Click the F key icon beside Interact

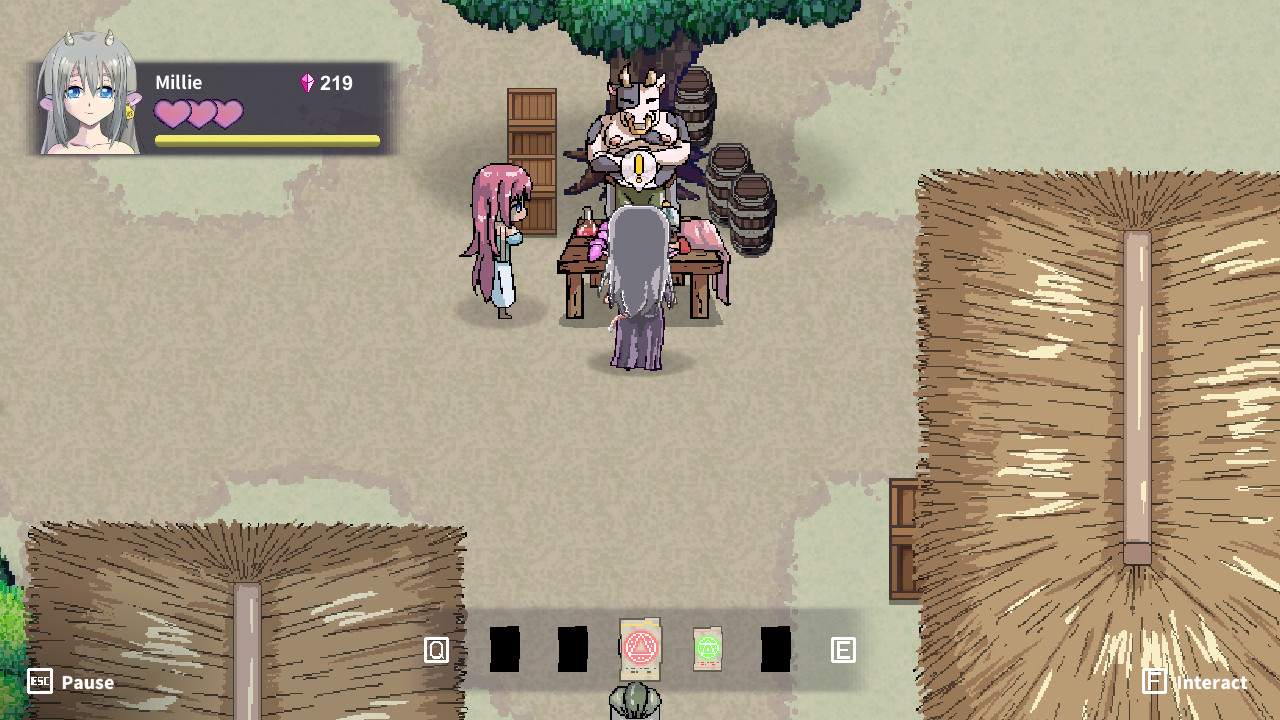click(1156, 682)
